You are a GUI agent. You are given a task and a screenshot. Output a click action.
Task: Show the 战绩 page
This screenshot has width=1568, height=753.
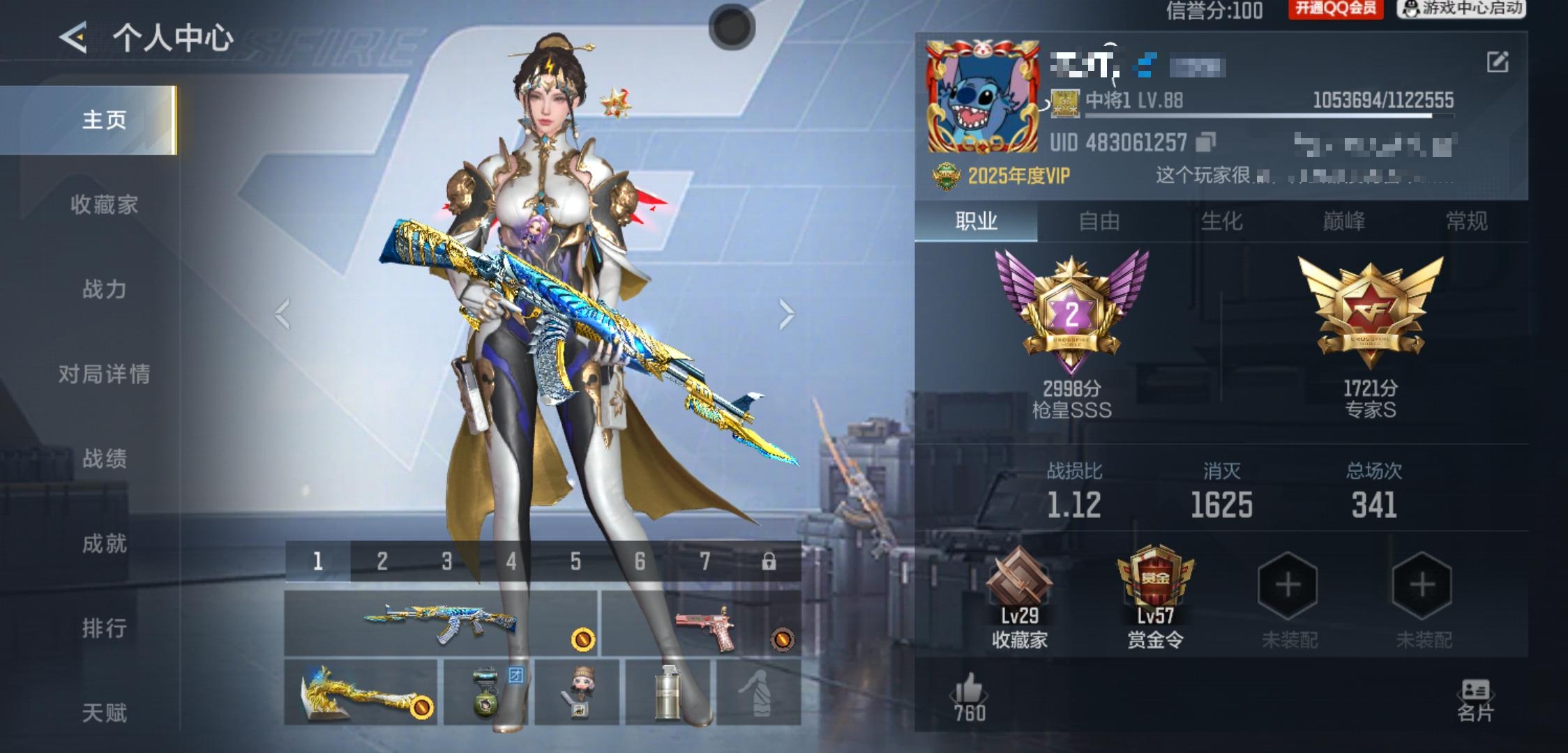tap(105, 458)
